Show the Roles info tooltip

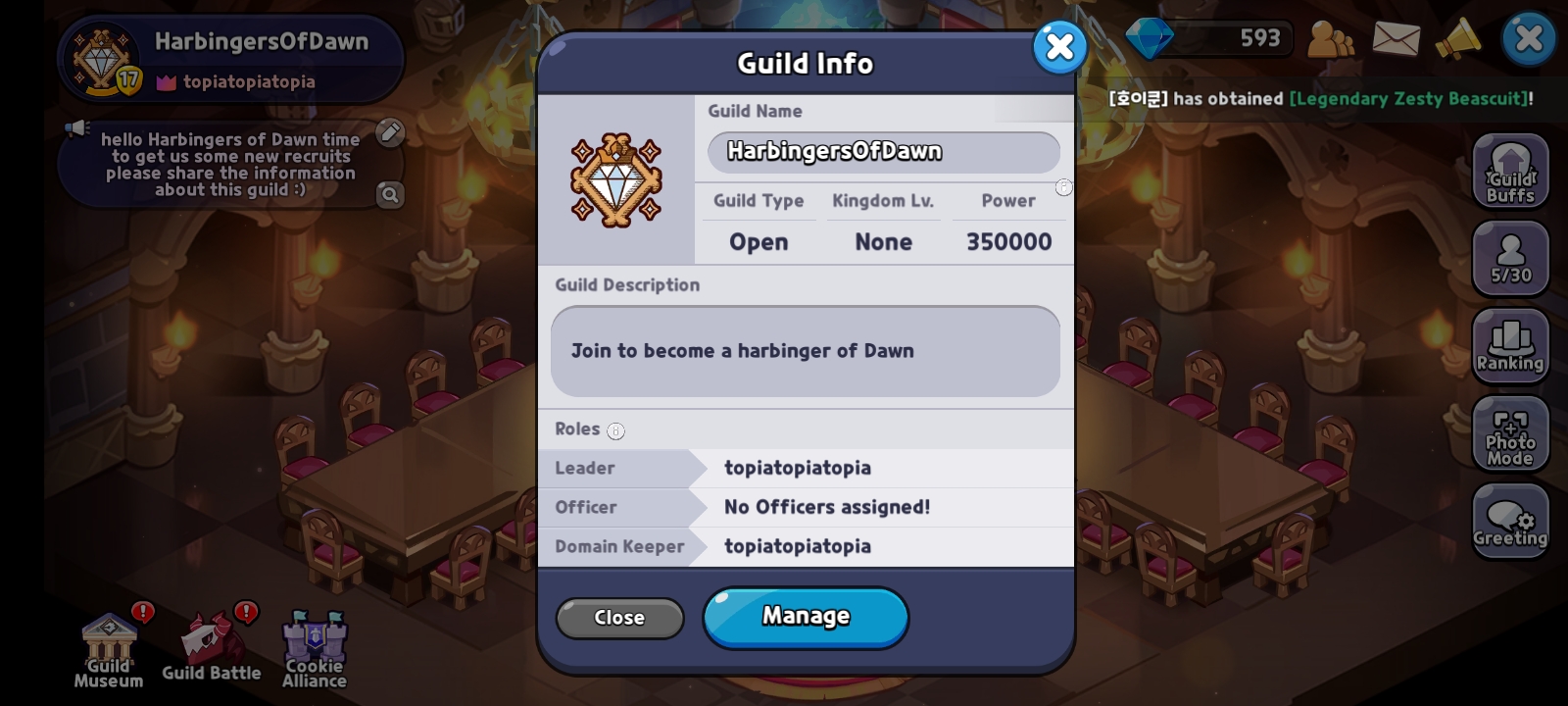(615, 429)
